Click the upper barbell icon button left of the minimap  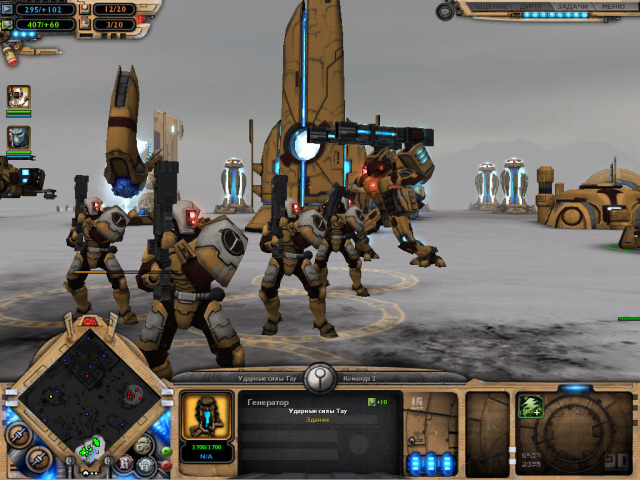click(x=16, y=435)
